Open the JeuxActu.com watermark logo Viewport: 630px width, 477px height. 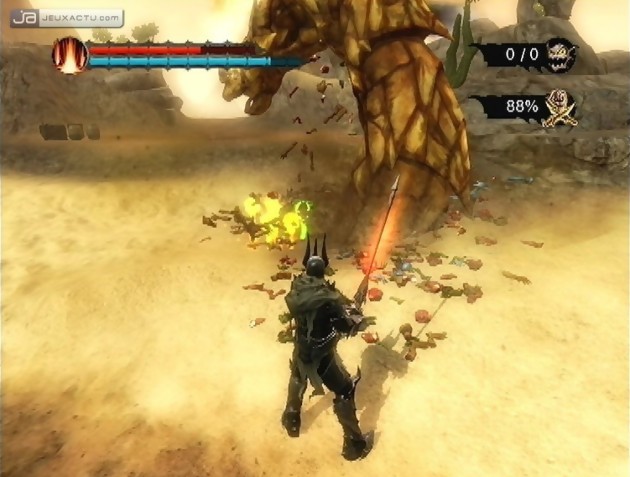[66, 18]
